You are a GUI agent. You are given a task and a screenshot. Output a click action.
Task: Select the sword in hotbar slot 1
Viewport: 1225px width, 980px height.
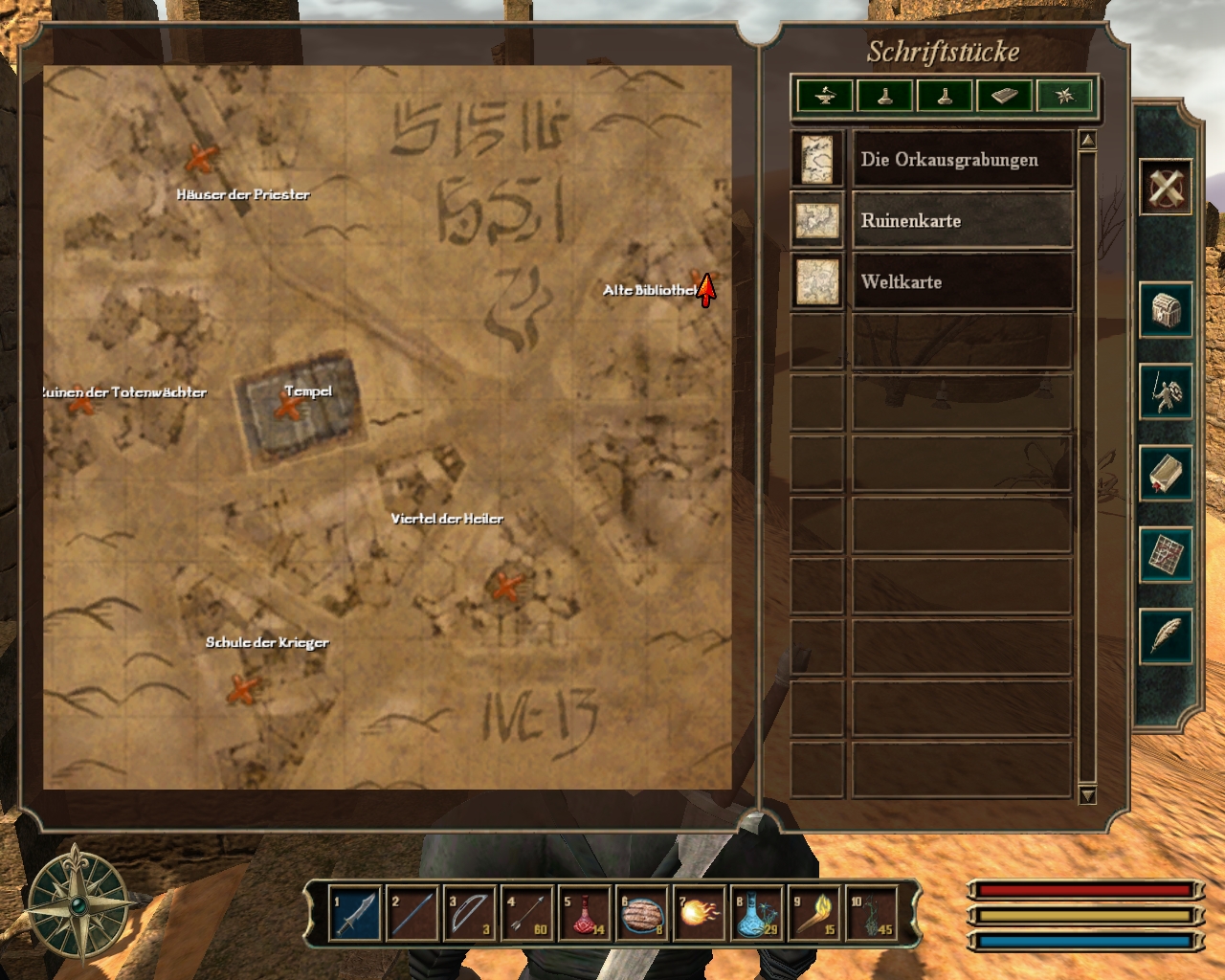click(x=354, y=914)
